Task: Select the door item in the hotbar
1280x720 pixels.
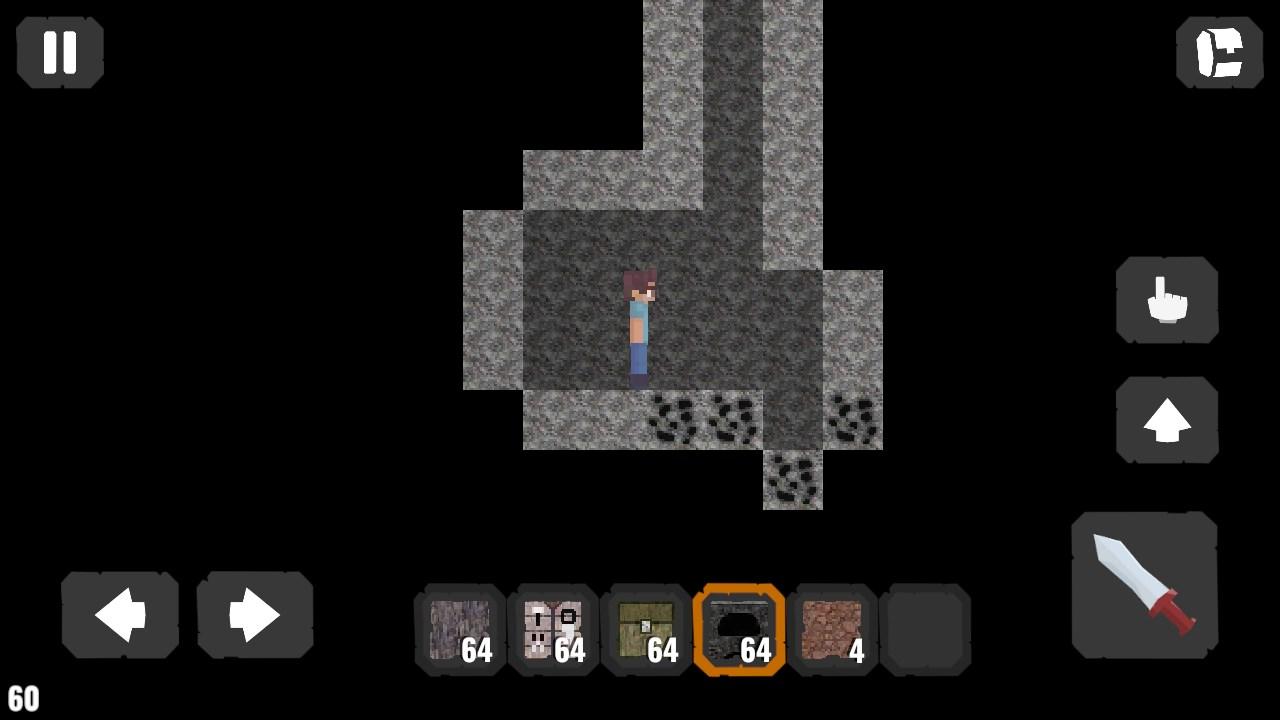Action: click(553, 631)
